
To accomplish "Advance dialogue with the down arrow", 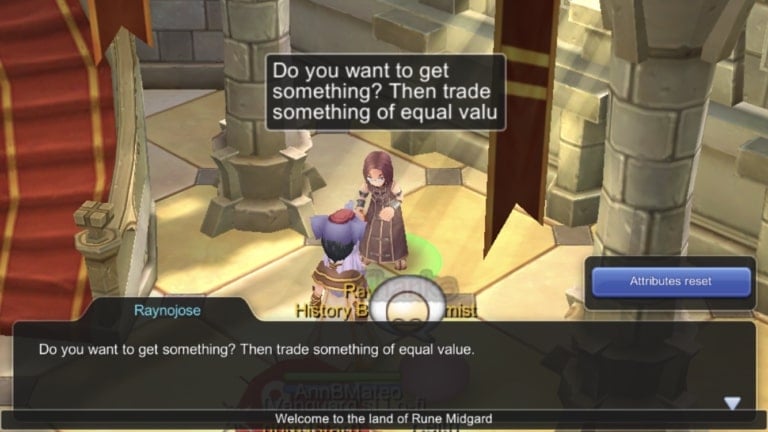I will point(732,402).
